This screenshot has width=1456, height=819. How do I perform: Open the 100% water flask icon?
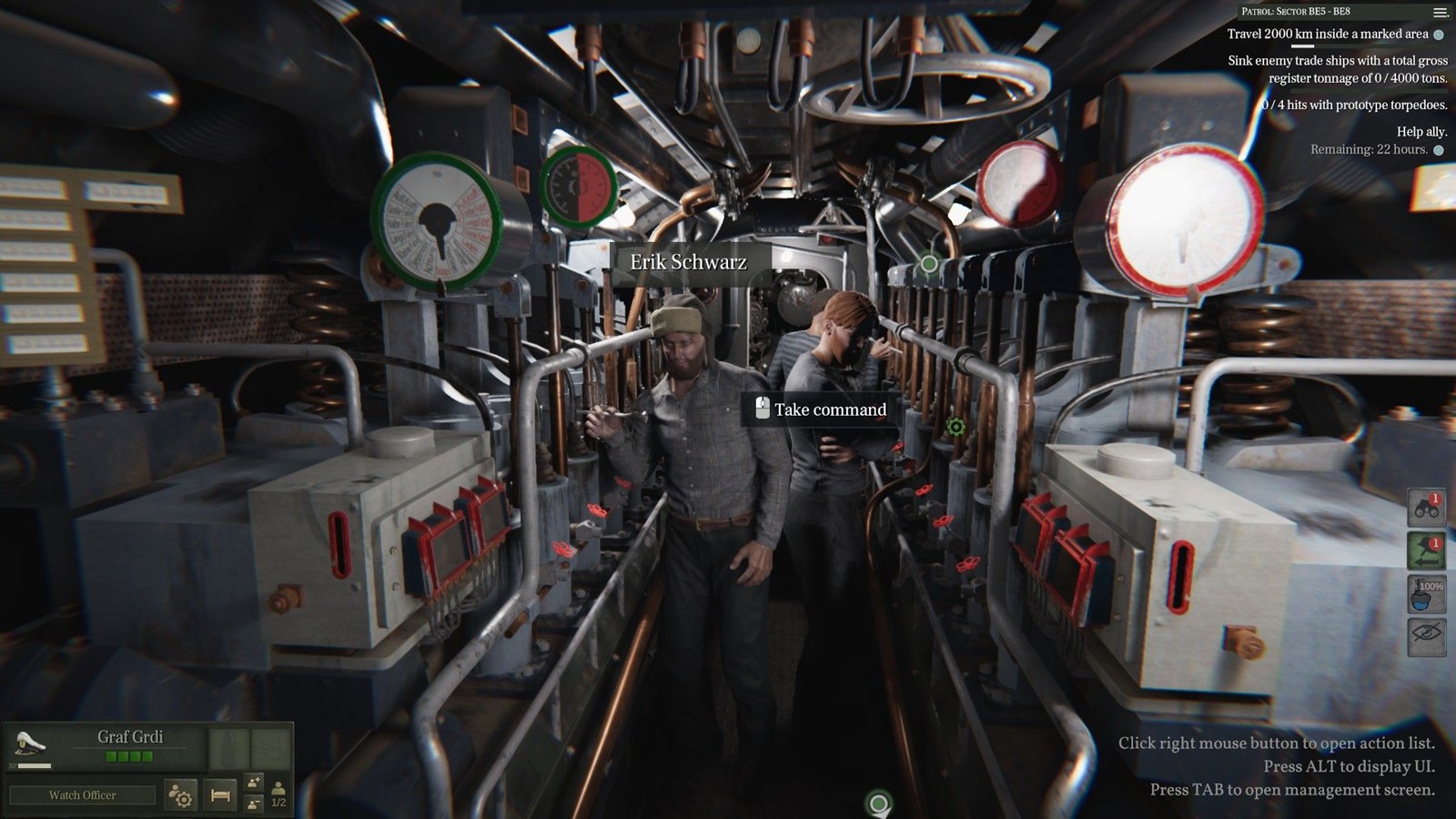[1426, 594]
